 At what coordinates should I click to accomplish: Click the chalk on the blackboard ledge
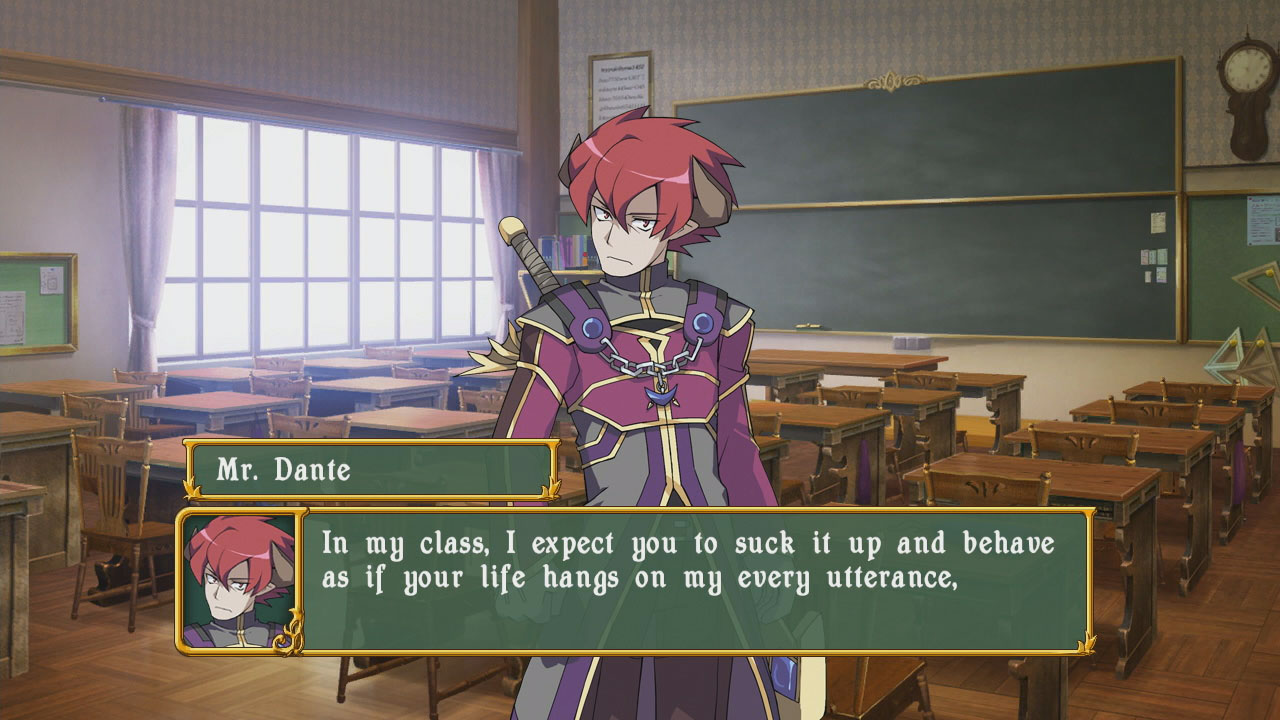808,325
